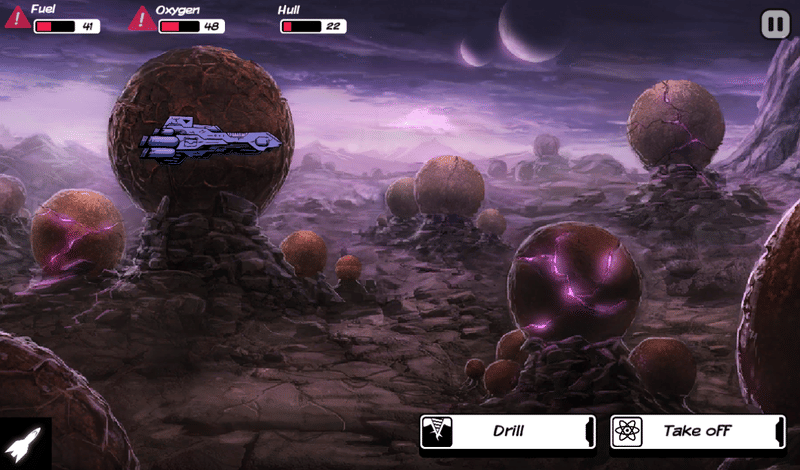Click the Fuel warning triangle
The height and width of the screenshot is (470, 800).
[x=18, y=18]
